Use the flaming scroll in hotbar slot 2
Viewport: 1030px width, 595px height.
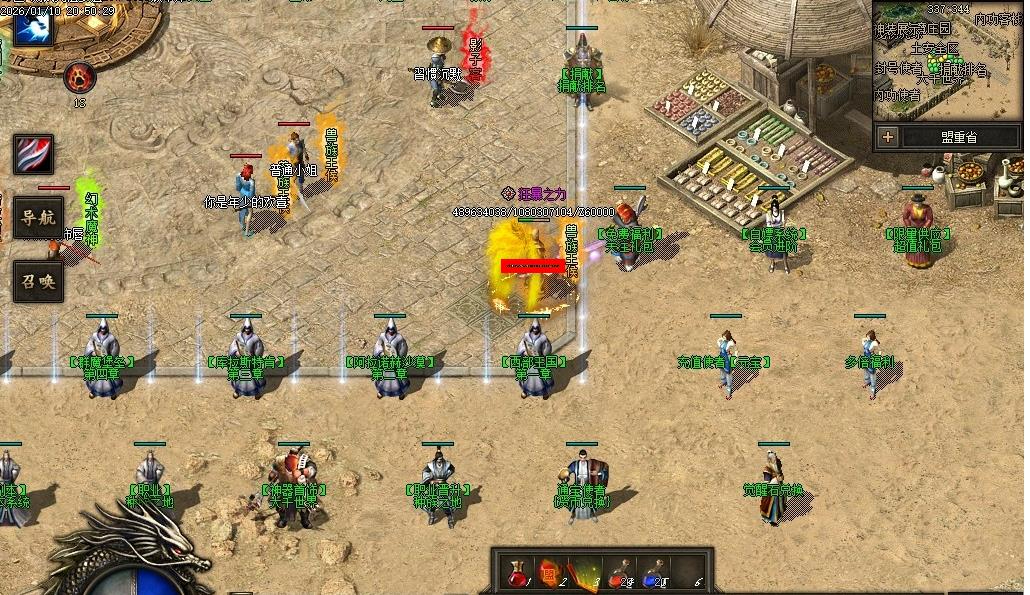(550, 573)
